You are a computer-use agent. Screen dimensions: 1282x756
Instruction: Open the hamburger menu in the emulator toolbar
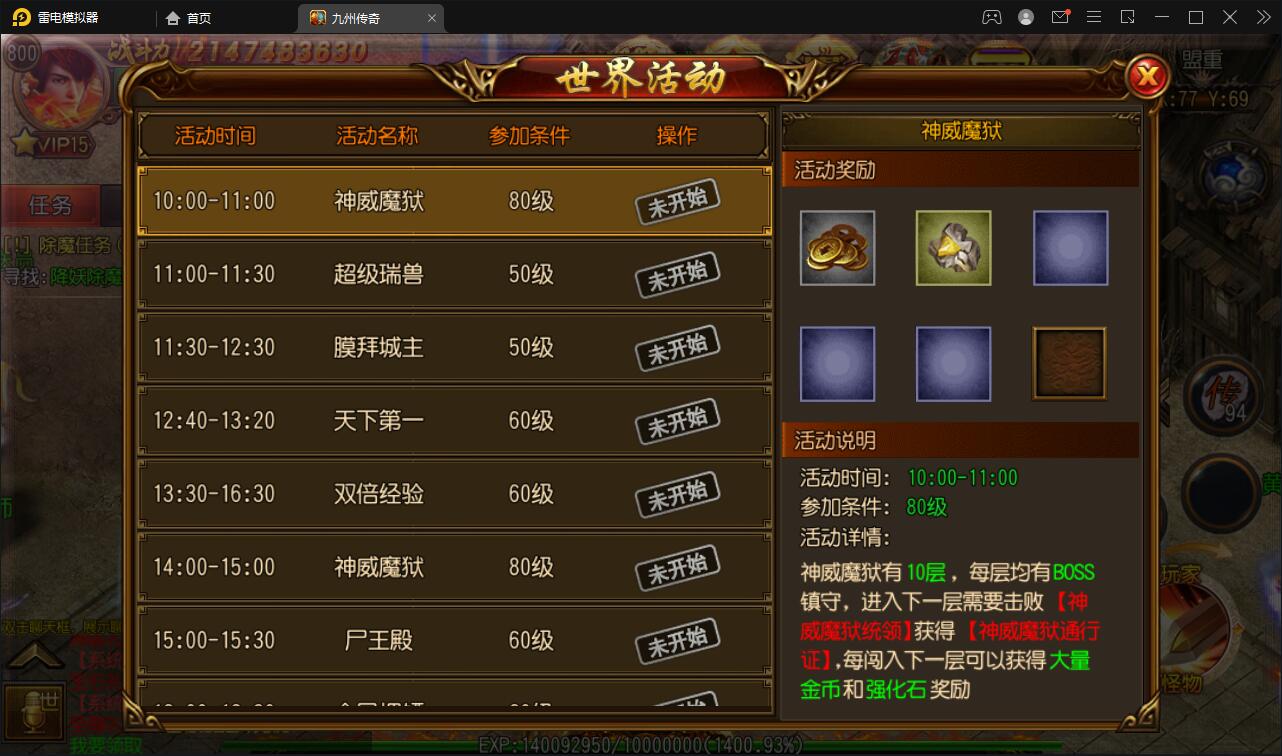tap(1094, 17)
